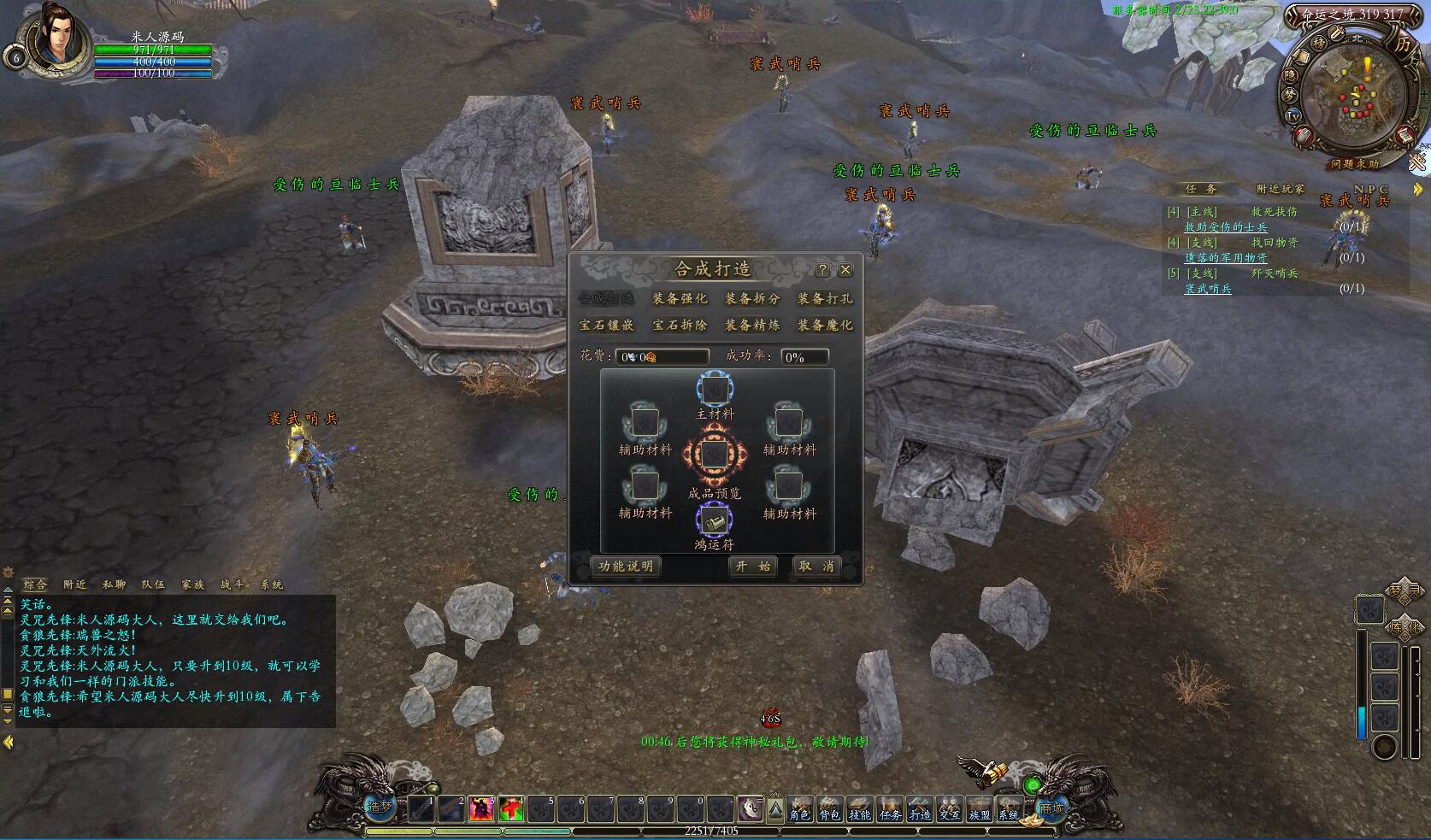Viewport: 1431px width, 840px height.
Task: Open the 商城 shop orb
Action: point(1051,808)
